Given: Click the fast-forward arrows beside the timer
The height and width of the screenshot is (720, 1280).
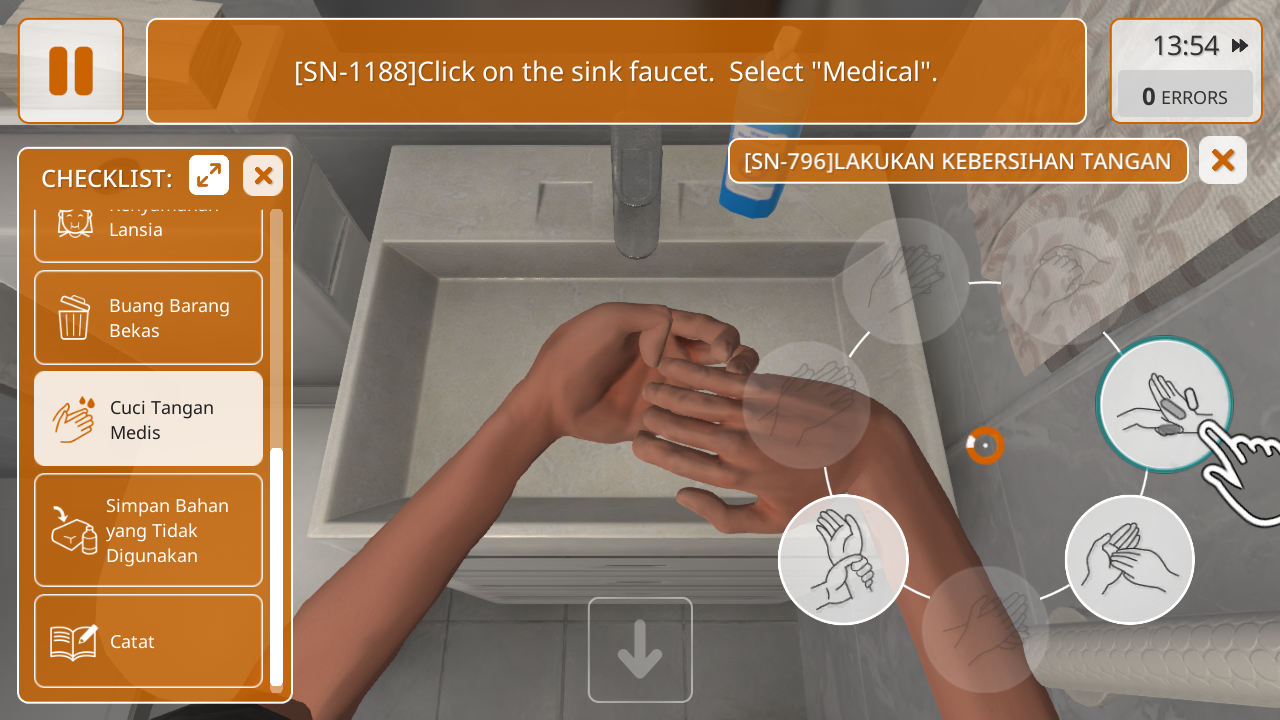Looking at the screenshot, I should pos(1240,46).
